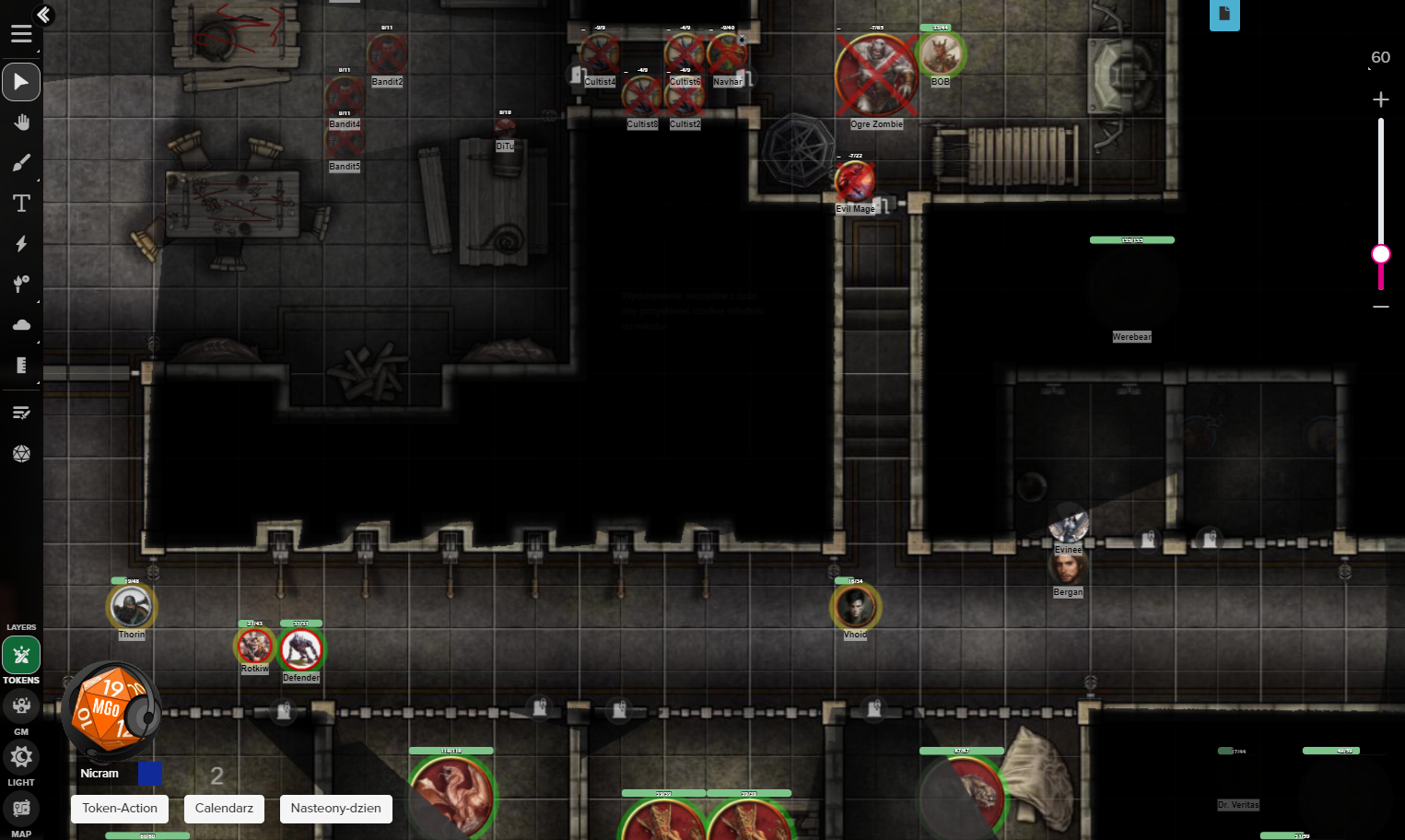Viewport: 1405px width, 840px height.
Task: Switch to the Map layer
Action: (x=21, y=809)
